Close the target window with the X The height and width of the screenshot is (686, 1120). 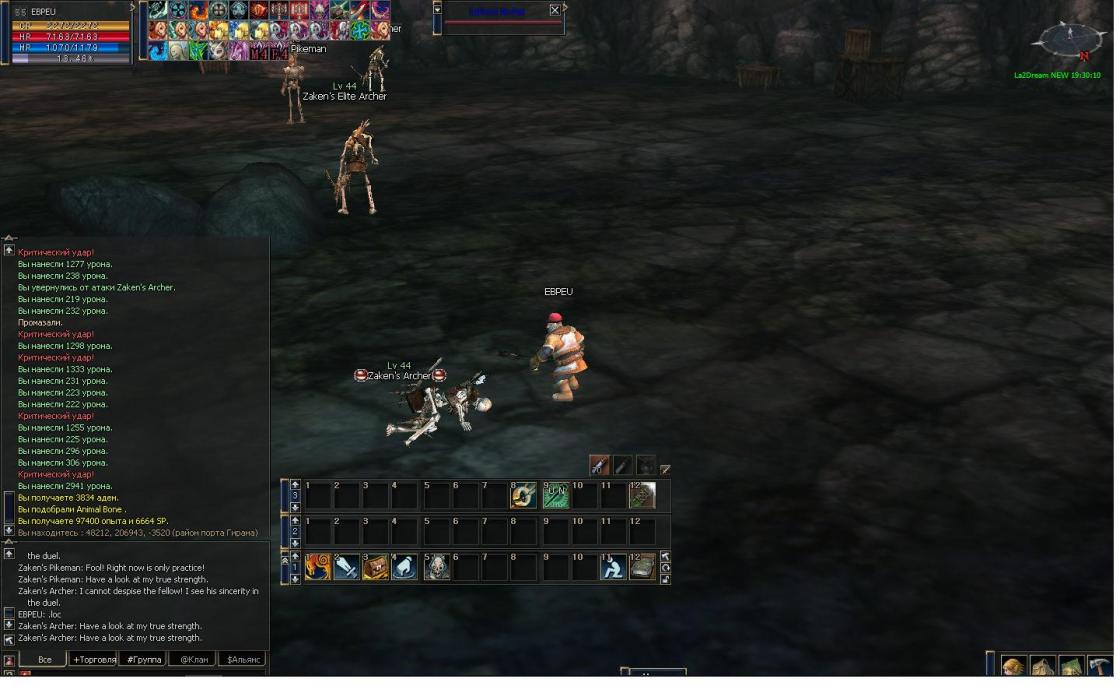click(x=555, y=10)
